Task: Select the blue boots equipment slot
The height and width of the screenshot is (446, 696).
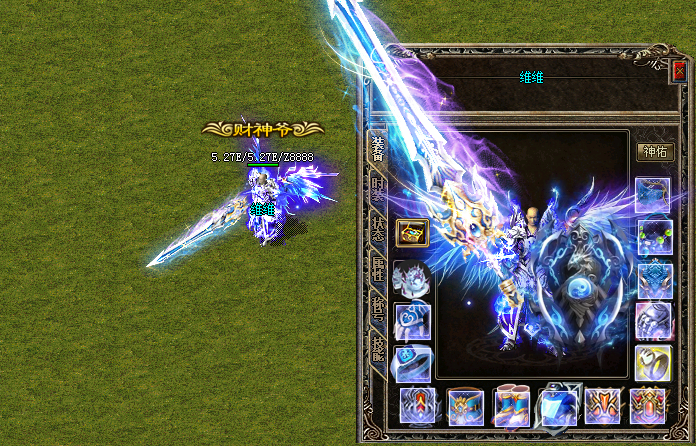Action: point(510,406)
